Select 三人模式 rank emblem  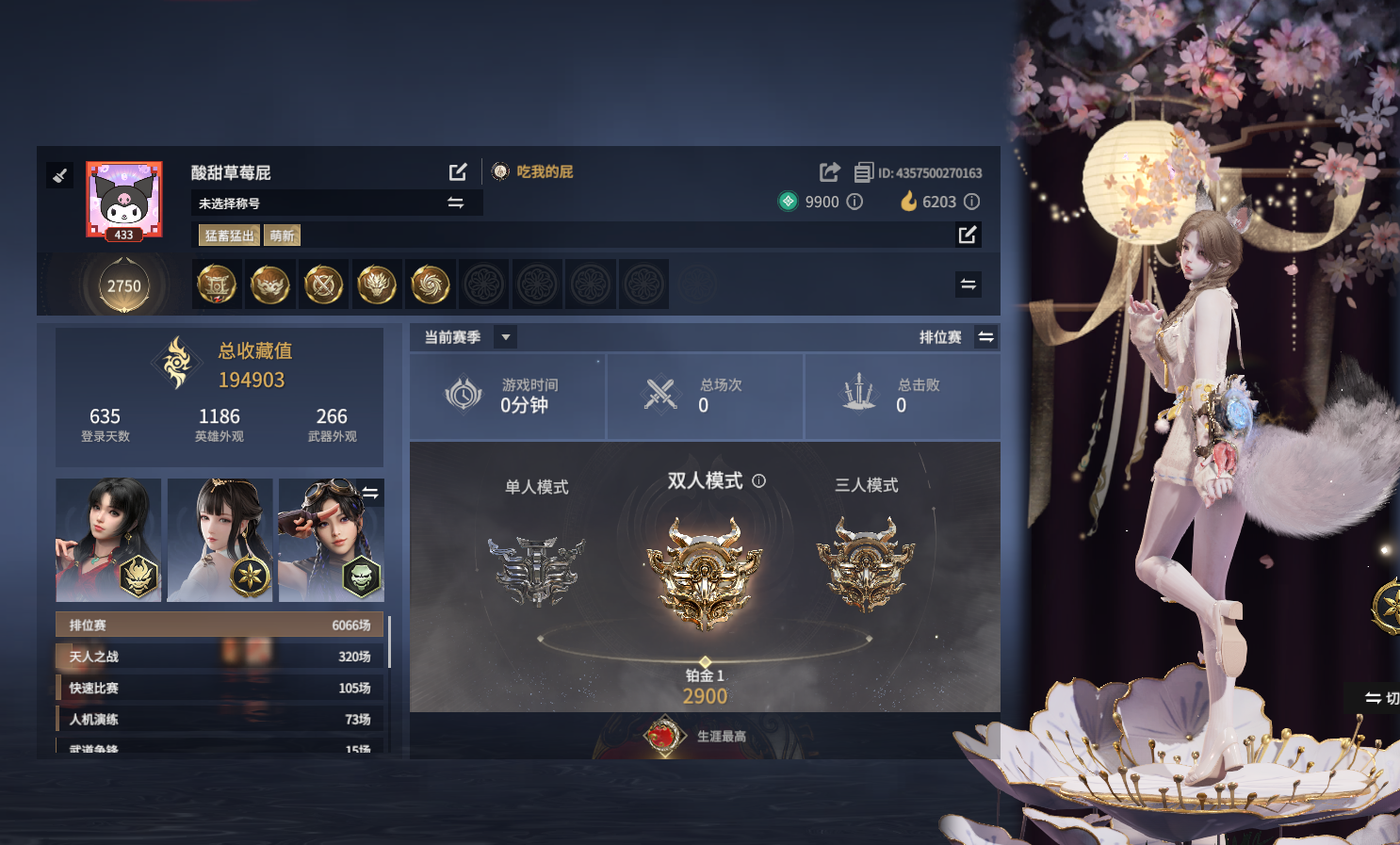coord(866,565)
